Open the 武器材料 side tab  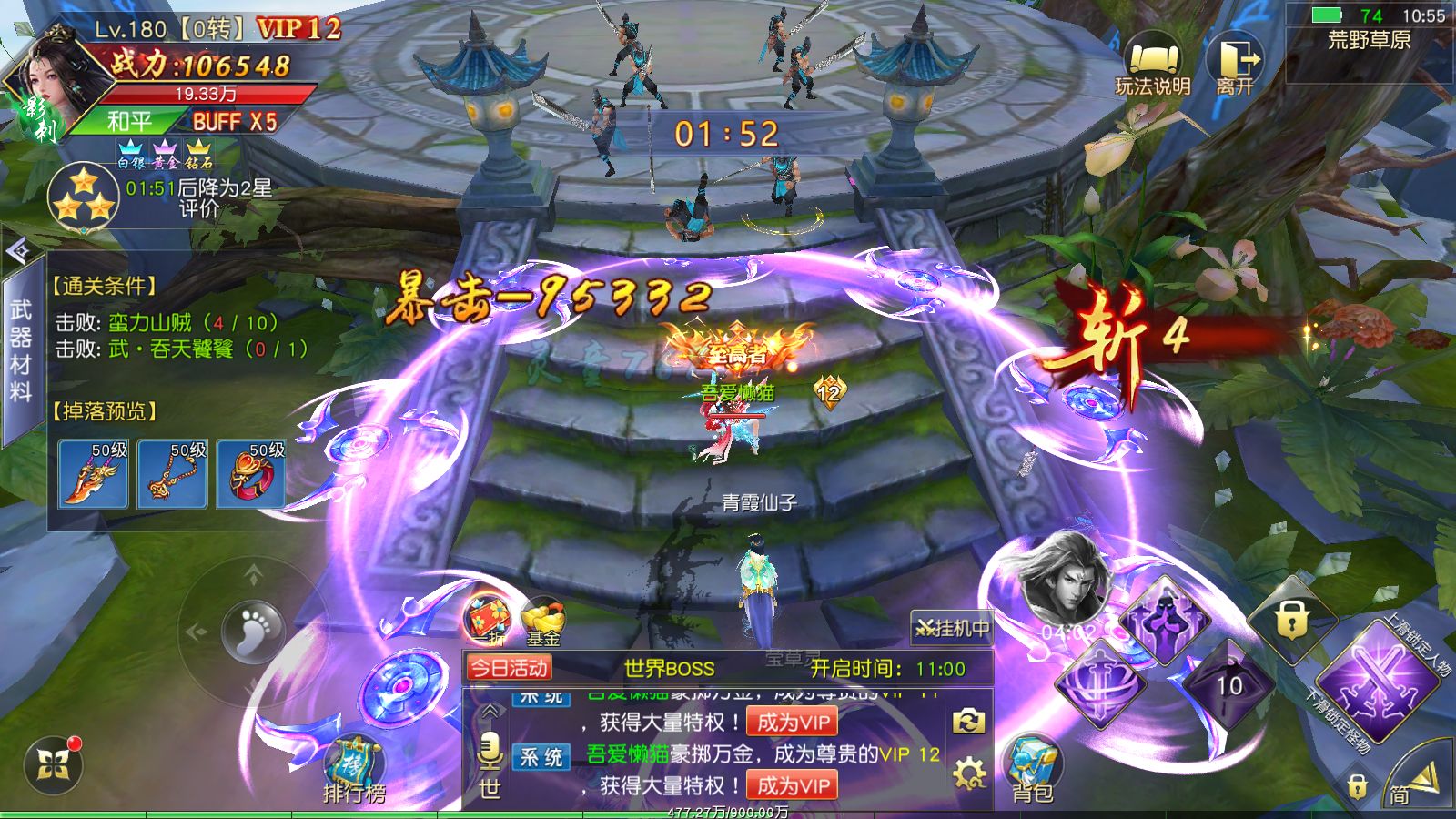21,350
